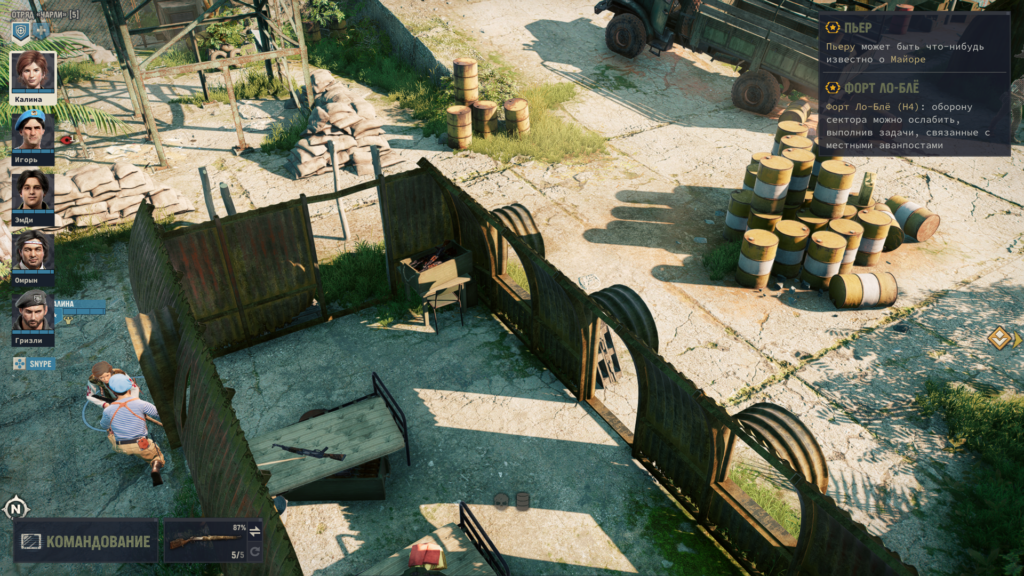Toggle the Snype button below portraits

35,363
